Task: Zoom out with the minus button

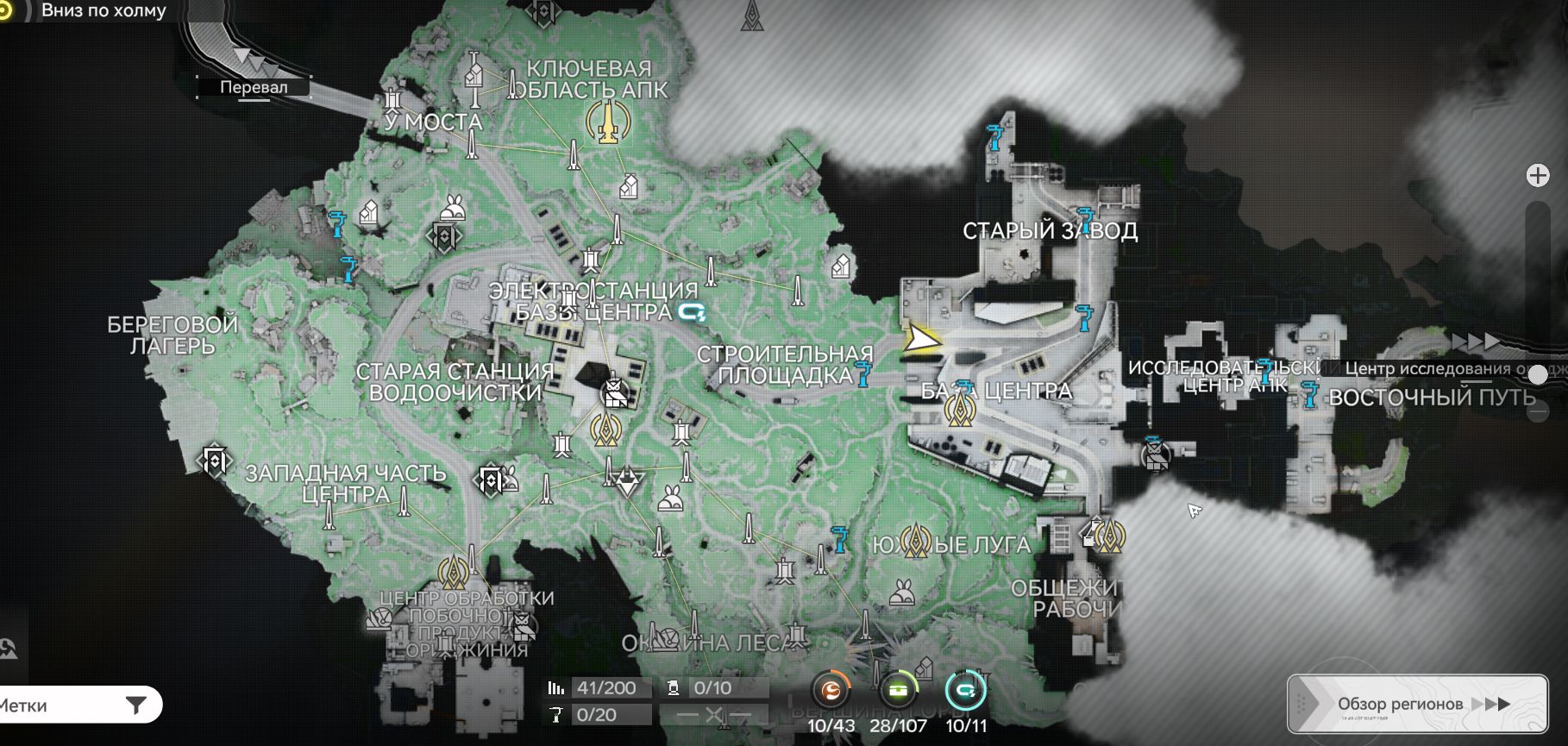Action: (1537, 412)
